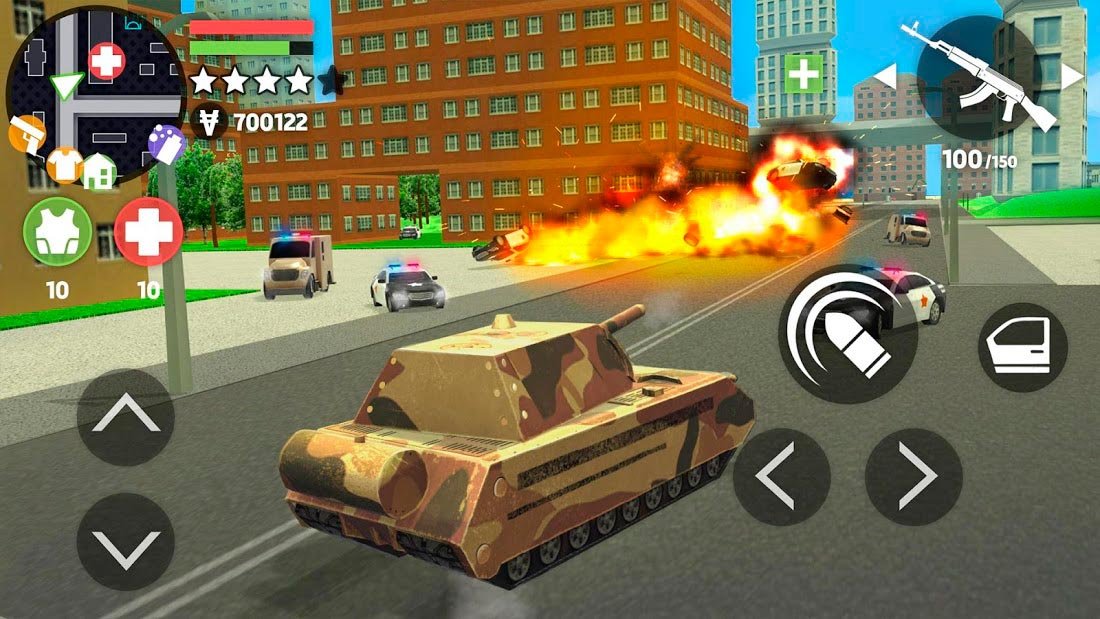
Task: Select the green house marker on minimap
Action: click(99, 171)
